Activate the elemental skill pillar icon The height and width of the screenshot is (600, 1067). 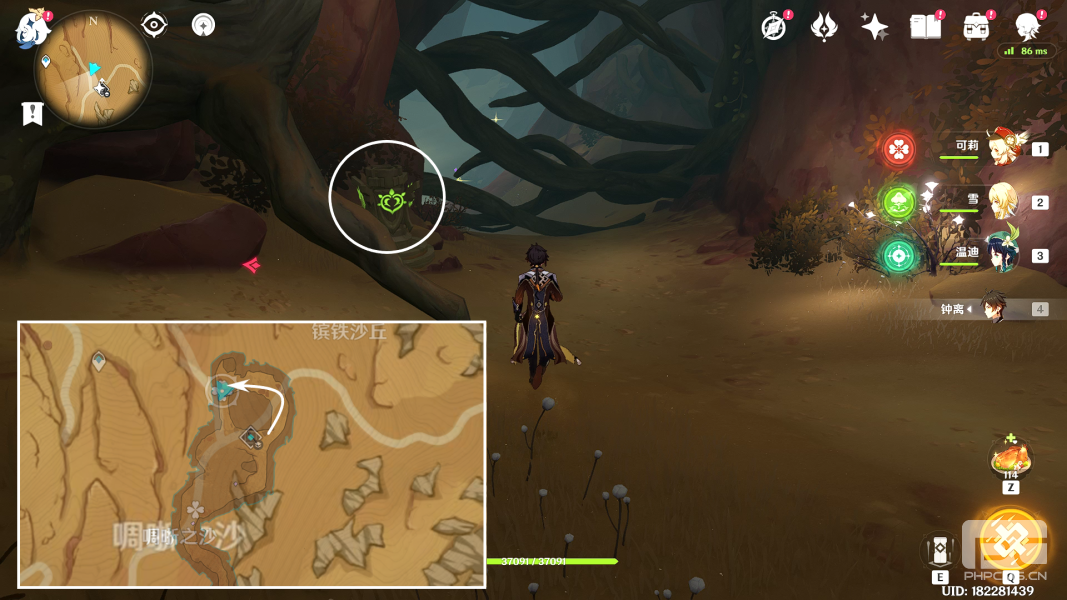(x=941, y=551)
